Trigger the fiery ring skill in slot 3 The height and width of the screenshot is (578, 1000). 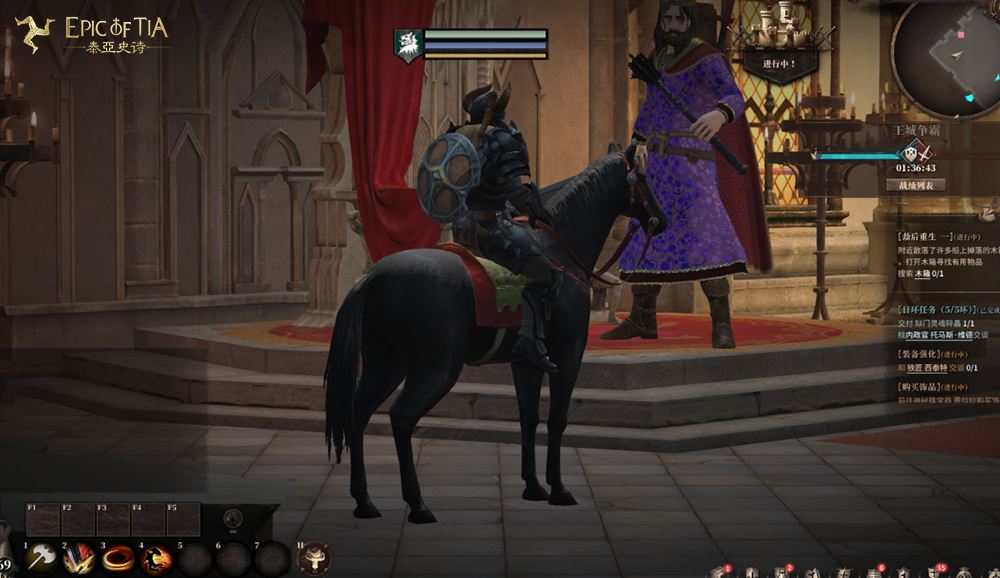pyautogui.click(x=117, y=557)
